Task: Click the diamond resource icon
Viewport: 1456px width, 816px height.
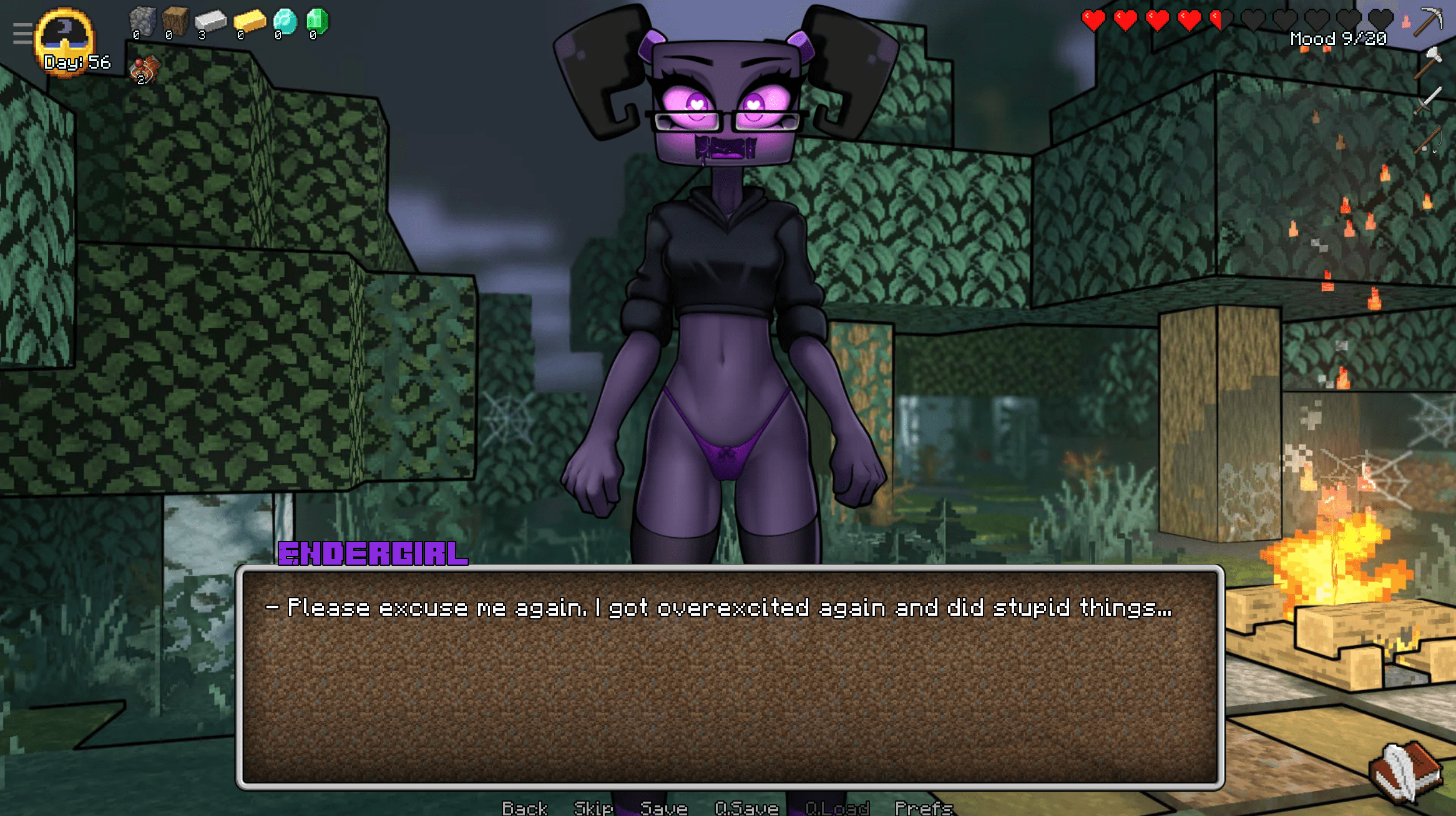Action: (285, 21)
